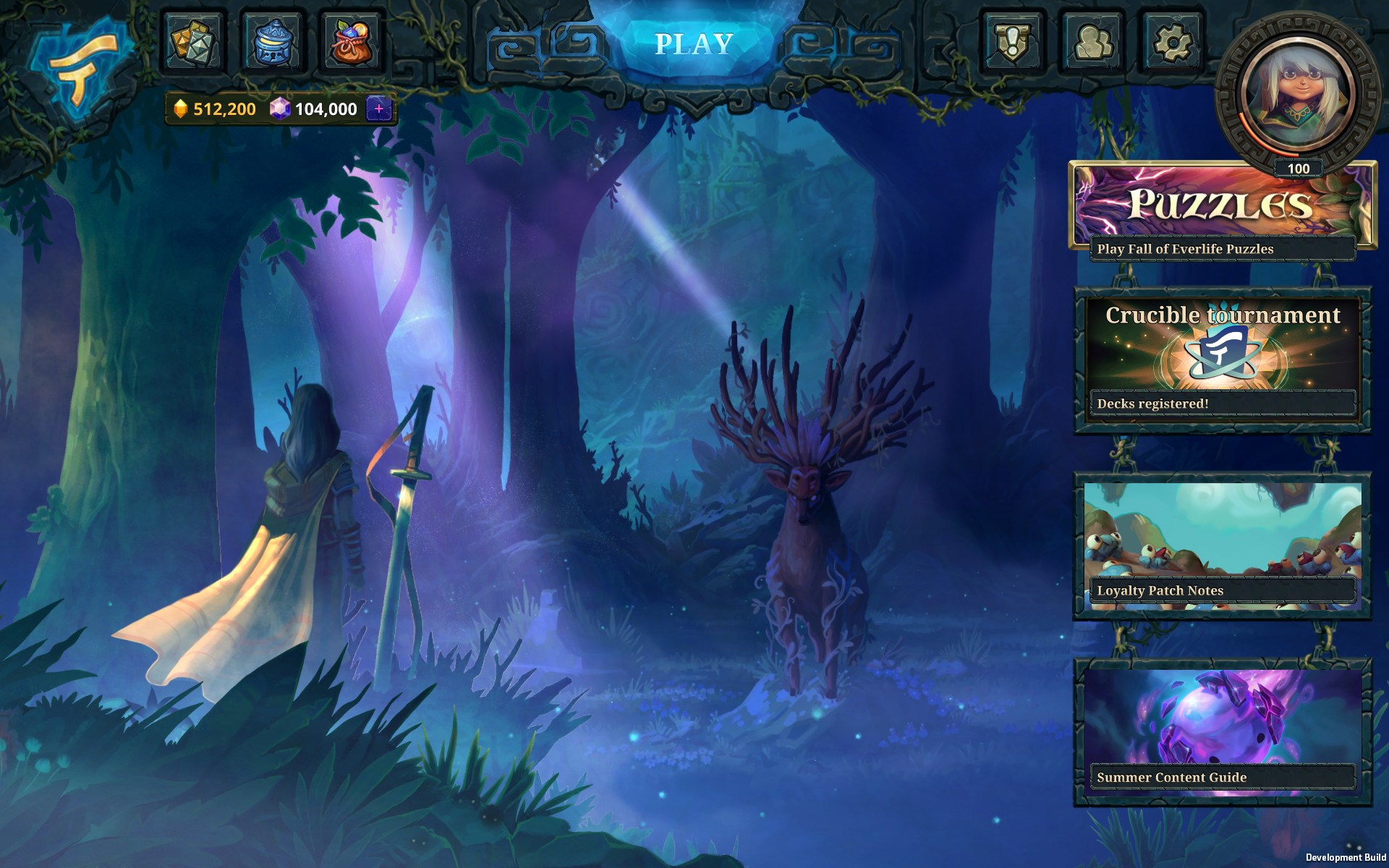Click the level 100 progress ring
The height and width of the screenshot is (868, 1389).
[1299, 168]
